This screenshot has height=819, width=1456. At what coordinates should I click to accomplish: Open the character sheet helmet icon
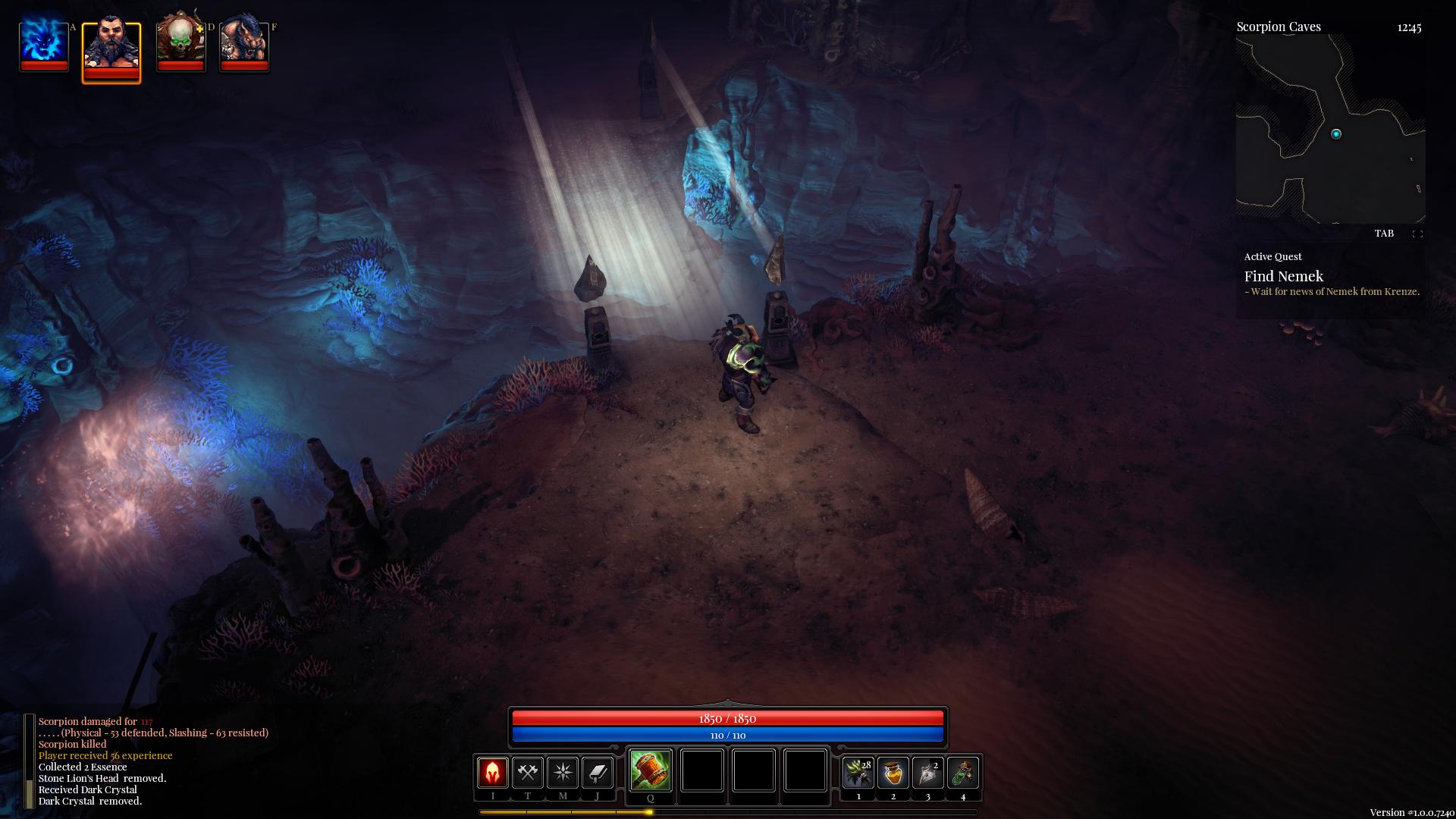pos(492,773)
